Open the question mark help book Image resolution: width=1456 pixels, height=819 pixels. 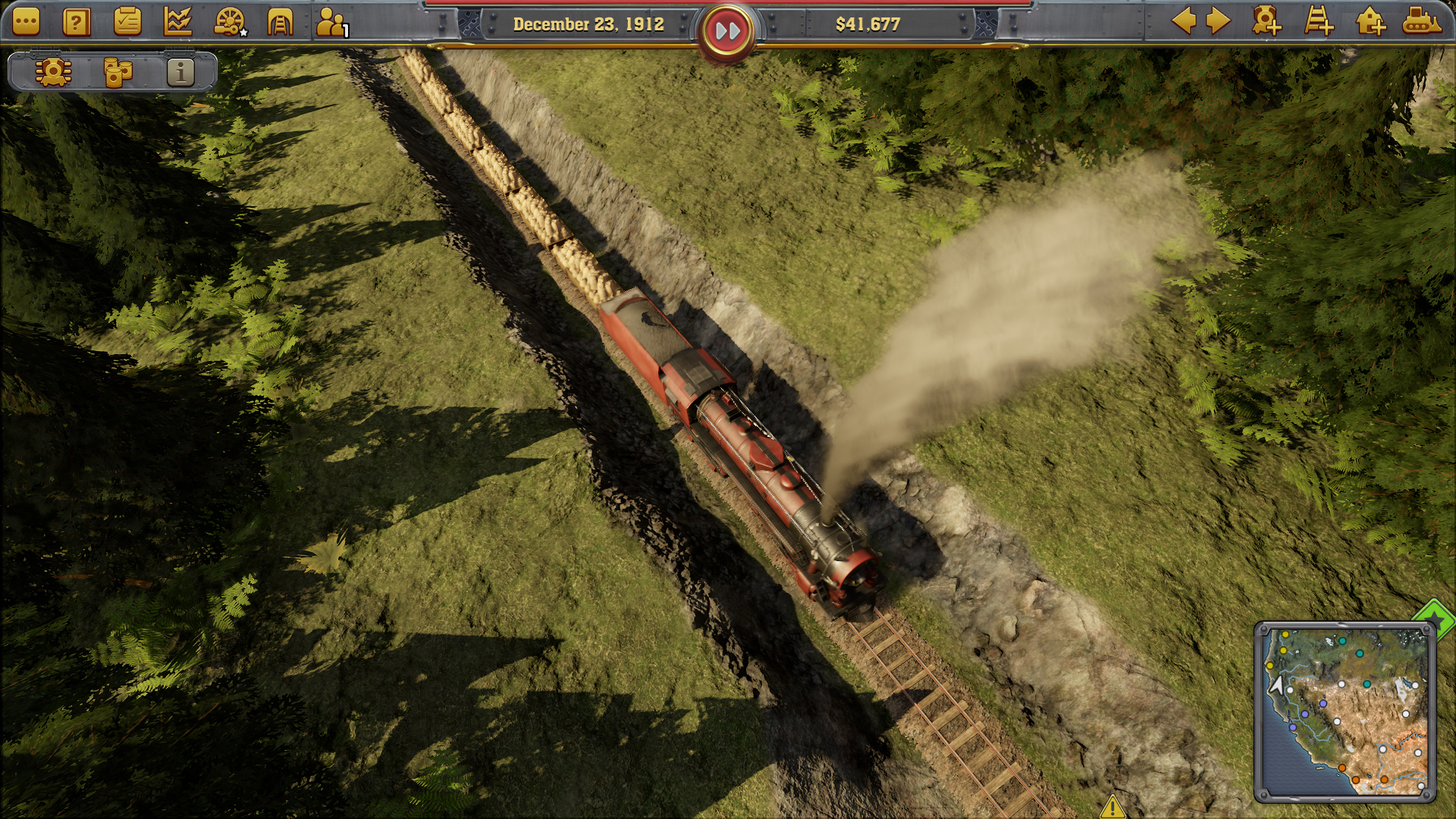coord(76,23)
